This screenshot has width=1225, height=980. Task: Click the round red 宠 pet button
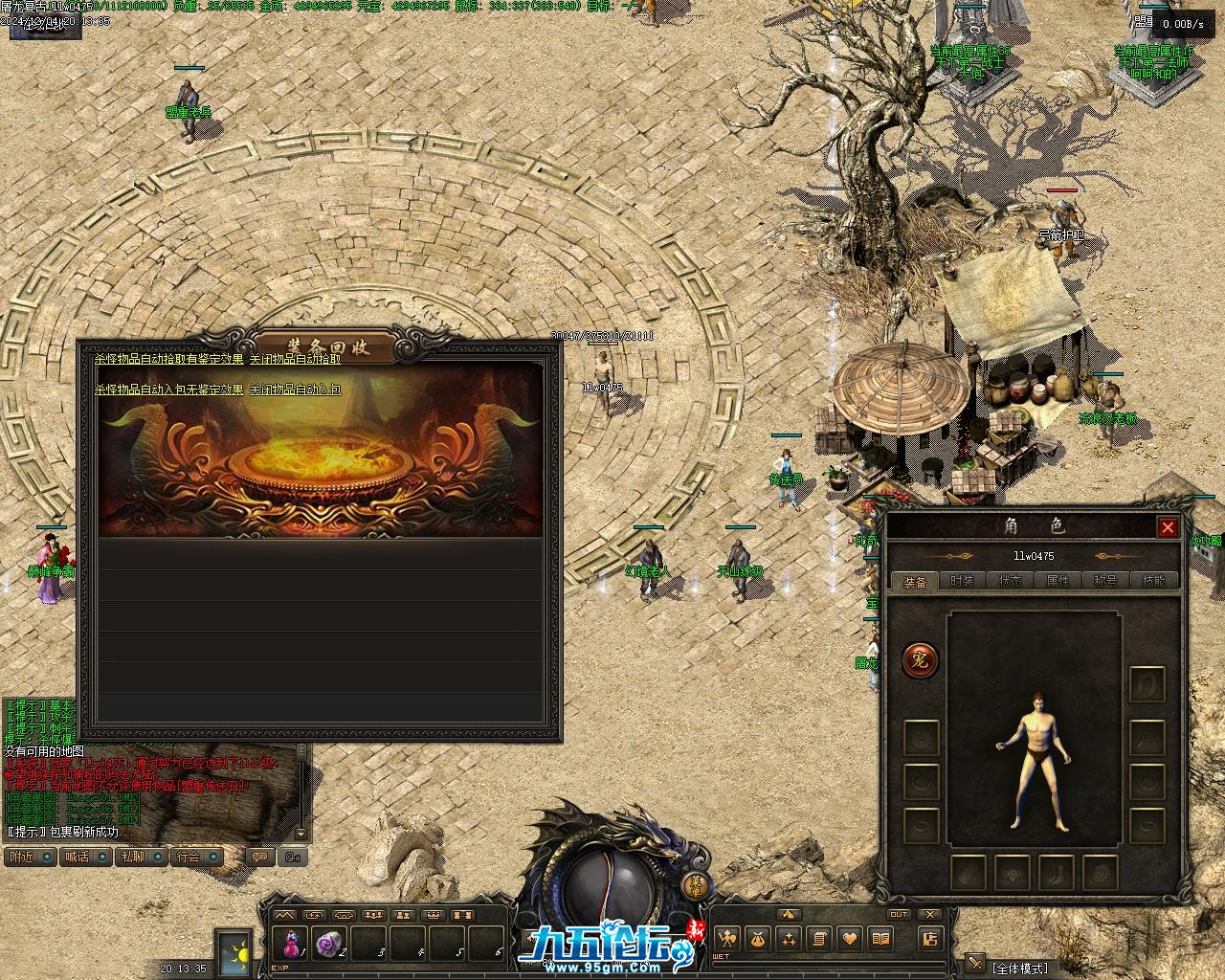[x=920, y=659]
